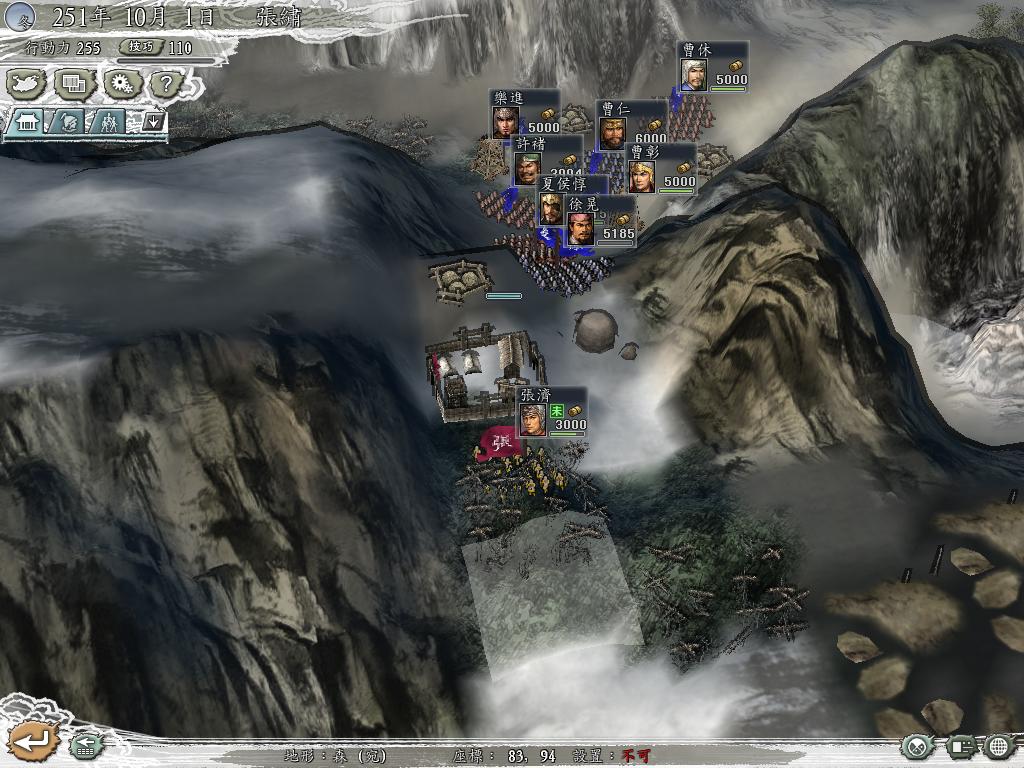Select 曹彰's unit banner
The height and width of the screenshot is (768, 1024).
pyautogui.click(x=662, y=168)
